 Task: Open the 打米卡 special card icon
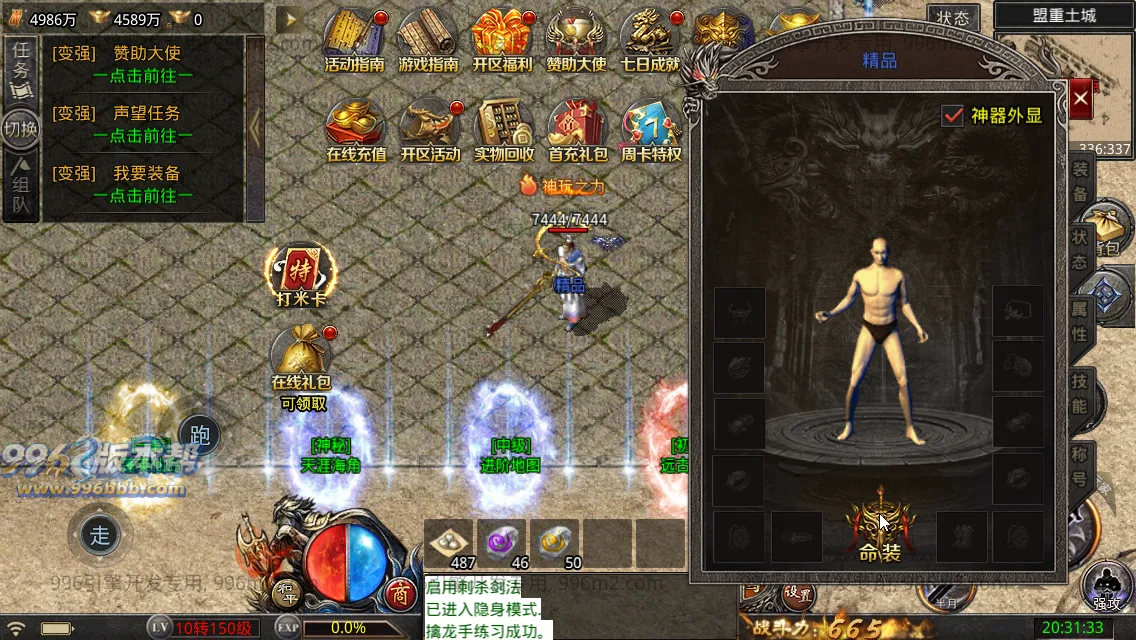[301, 272]
